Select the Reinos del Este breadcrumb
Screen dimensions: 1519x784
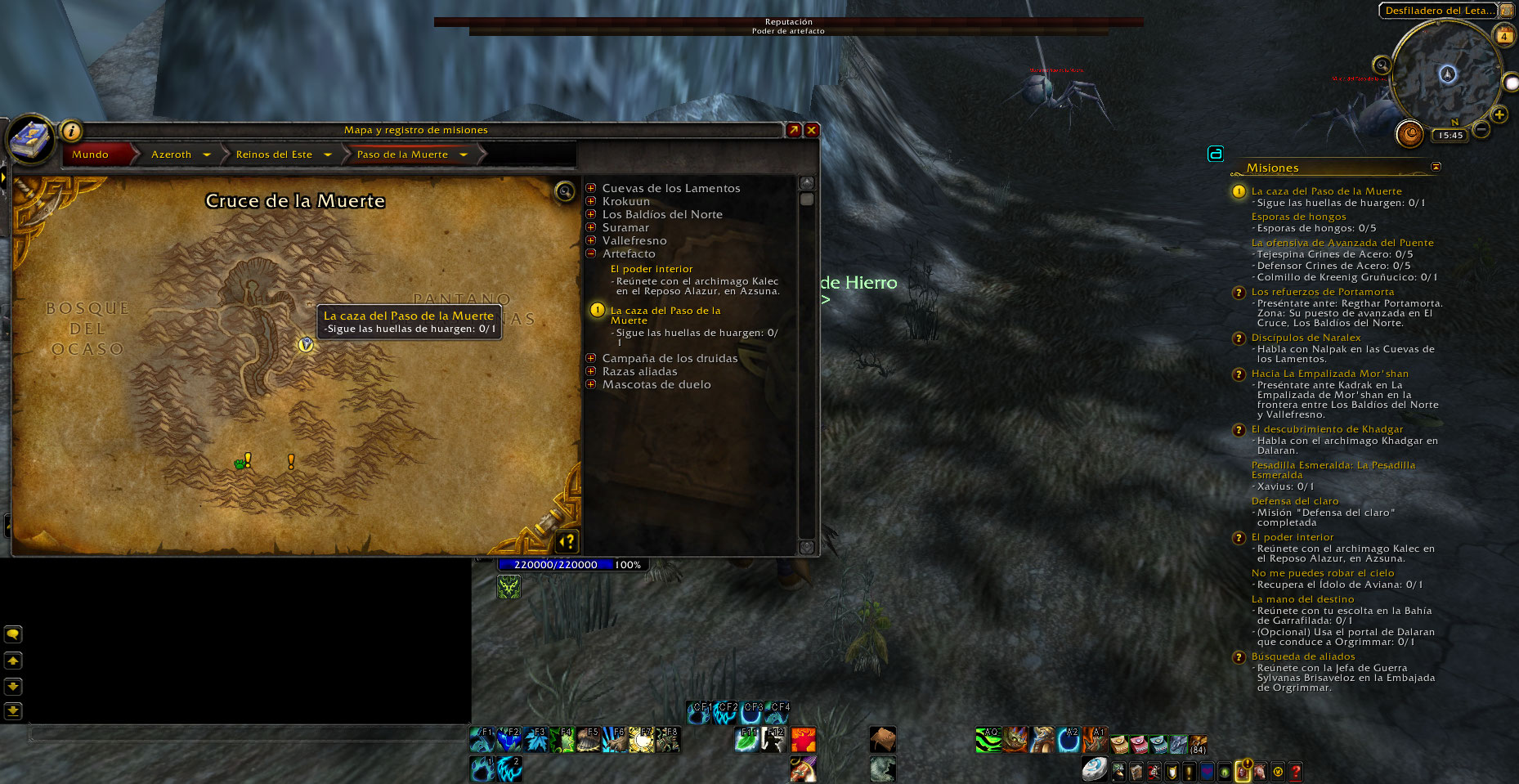click(274, 155)
